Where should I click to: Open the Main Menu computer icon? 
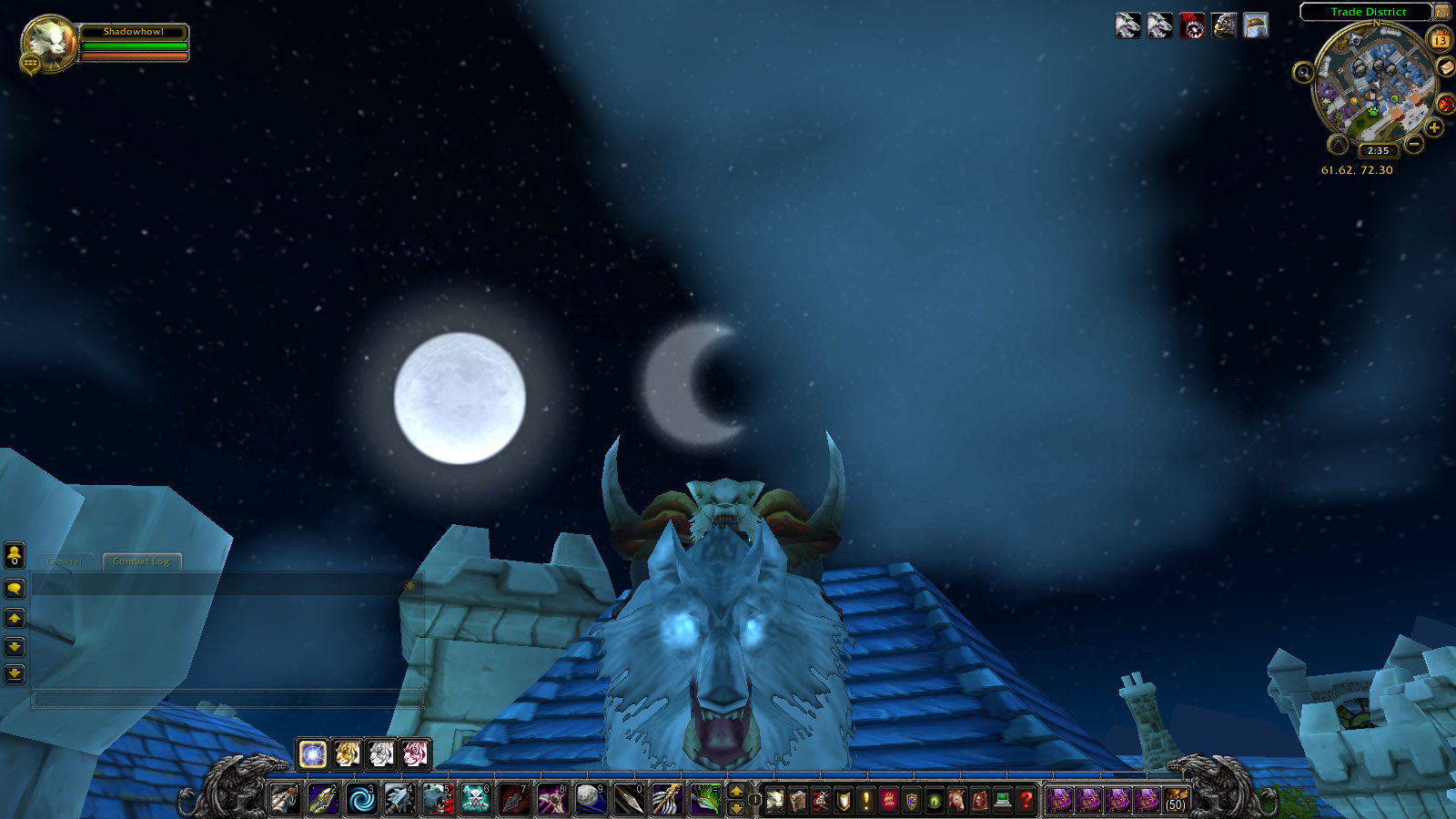(1001, 799)
